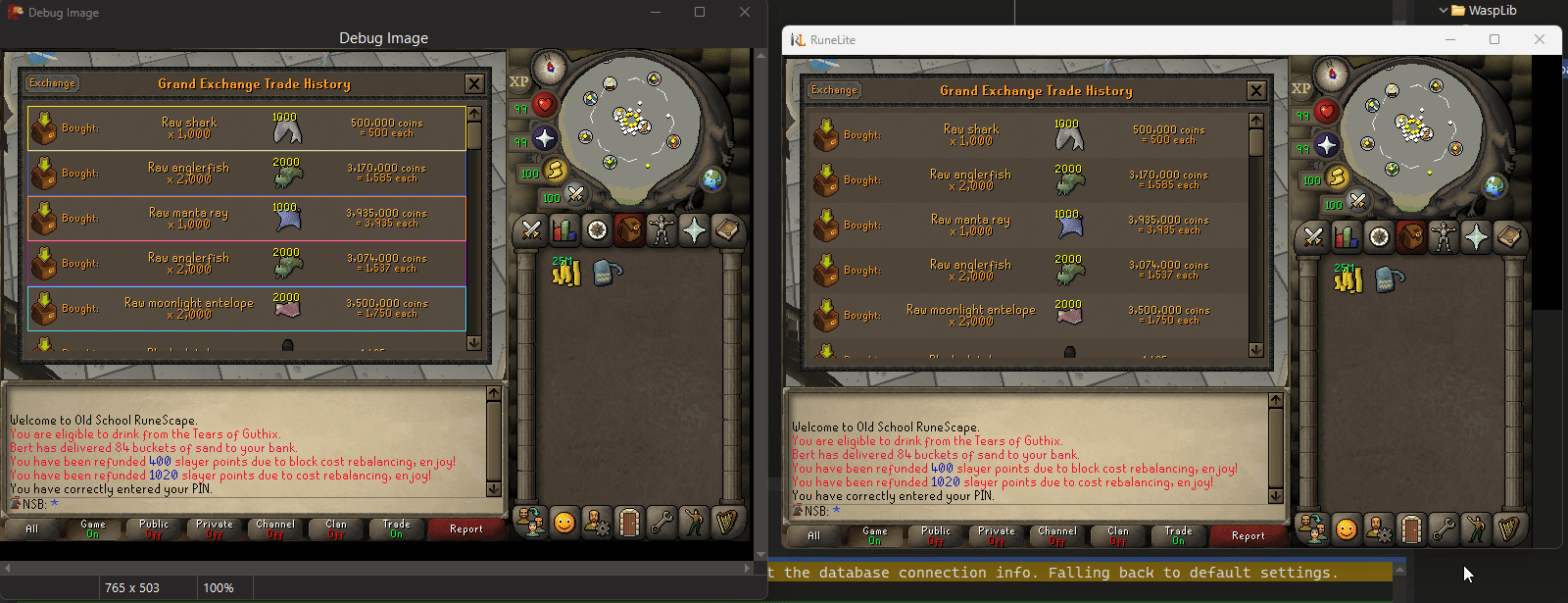Image resolution: width=1568 pixels, height=603 pixels.
Task: Maximize the RuneLite window
Action: coord(1494,39)
